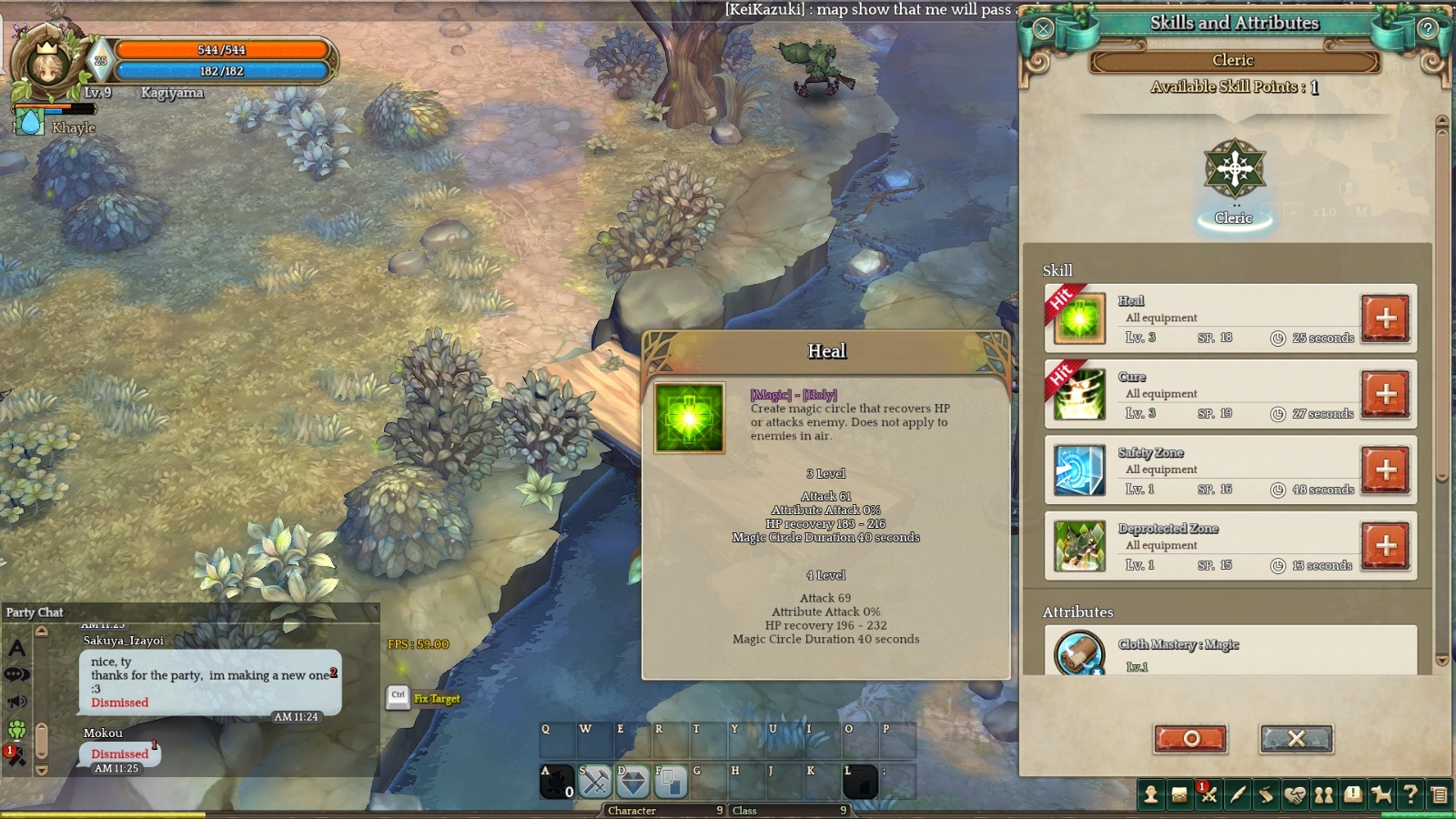1456x819 pixels.
Task: Open the character silhouette menu button
Action: [1150, 795]
